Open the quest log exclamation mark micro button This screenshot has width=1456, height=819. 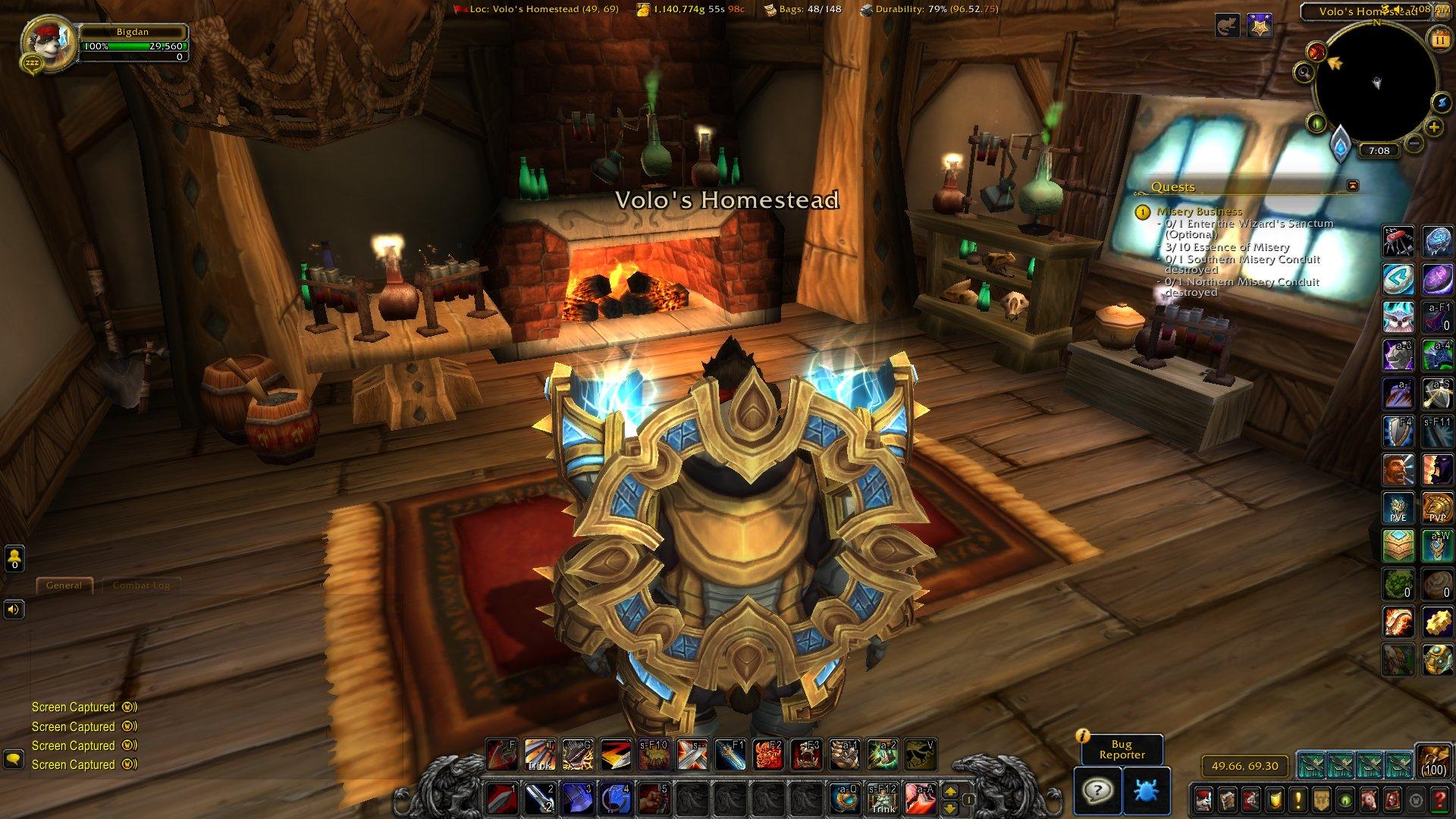(1298, 799)
